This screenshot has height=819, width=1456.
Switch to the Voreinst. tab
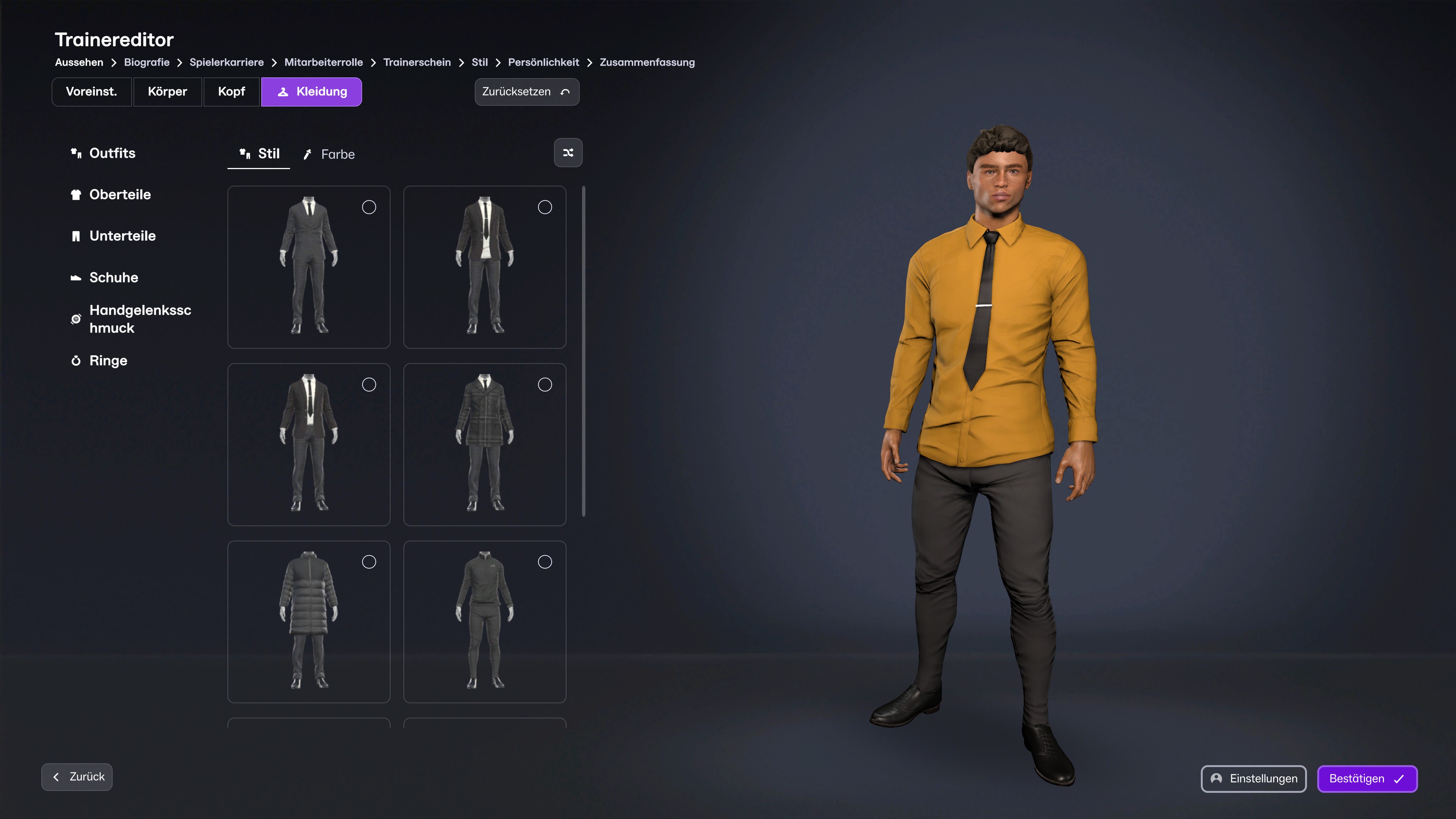click(x=91, y=91)
